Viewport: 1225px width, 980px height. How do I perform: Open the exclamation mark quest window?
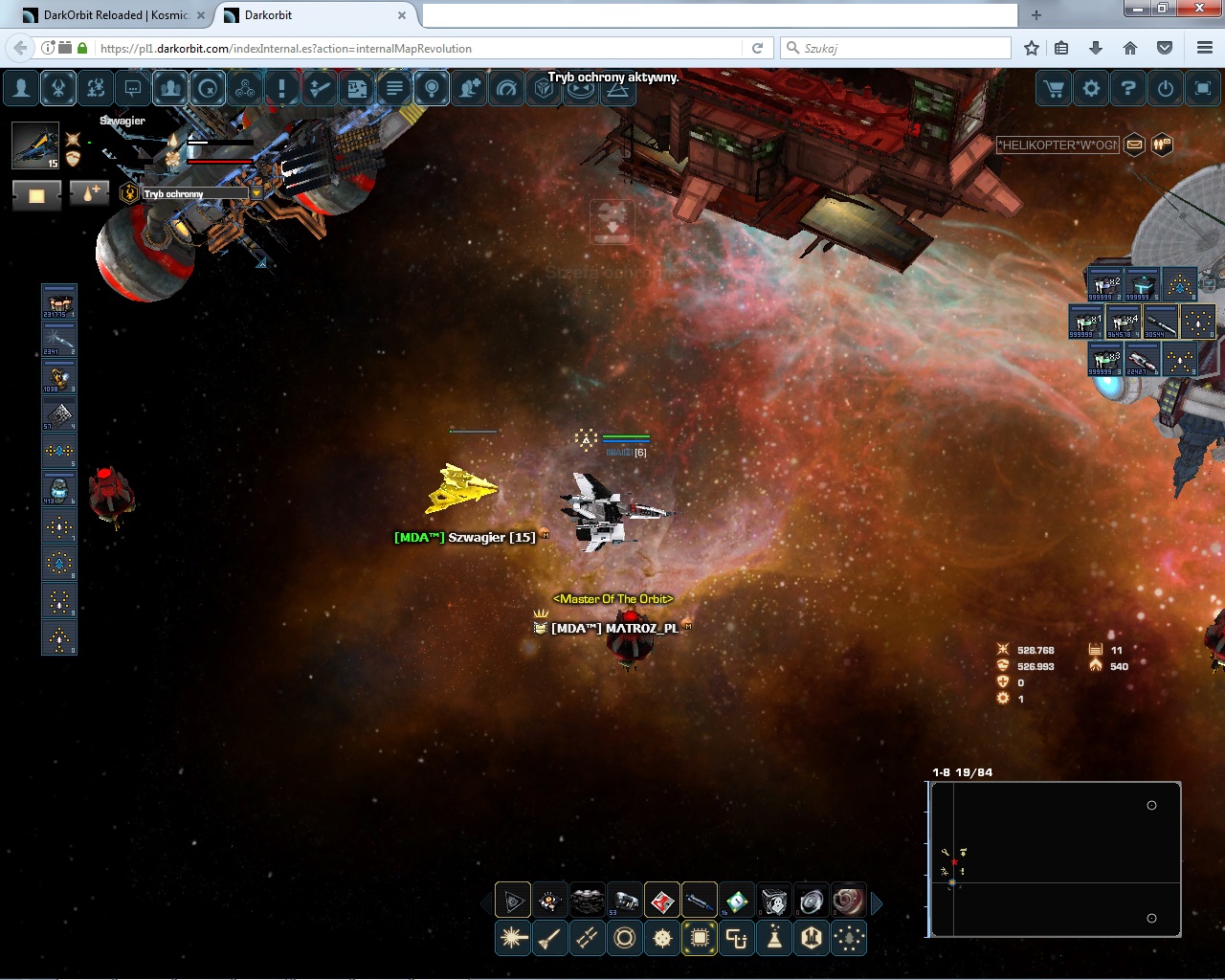[282, 89]
